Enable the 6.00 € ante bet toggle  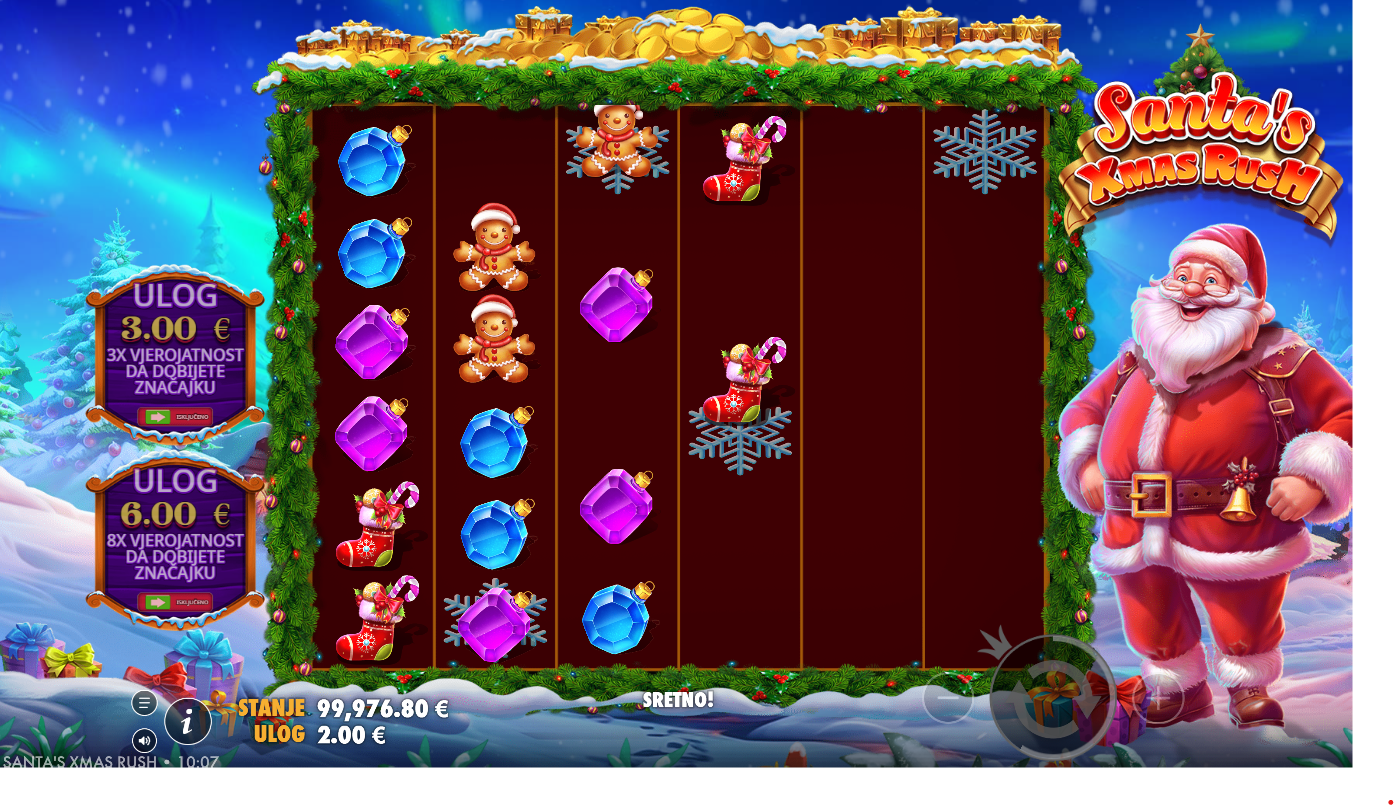174,602
